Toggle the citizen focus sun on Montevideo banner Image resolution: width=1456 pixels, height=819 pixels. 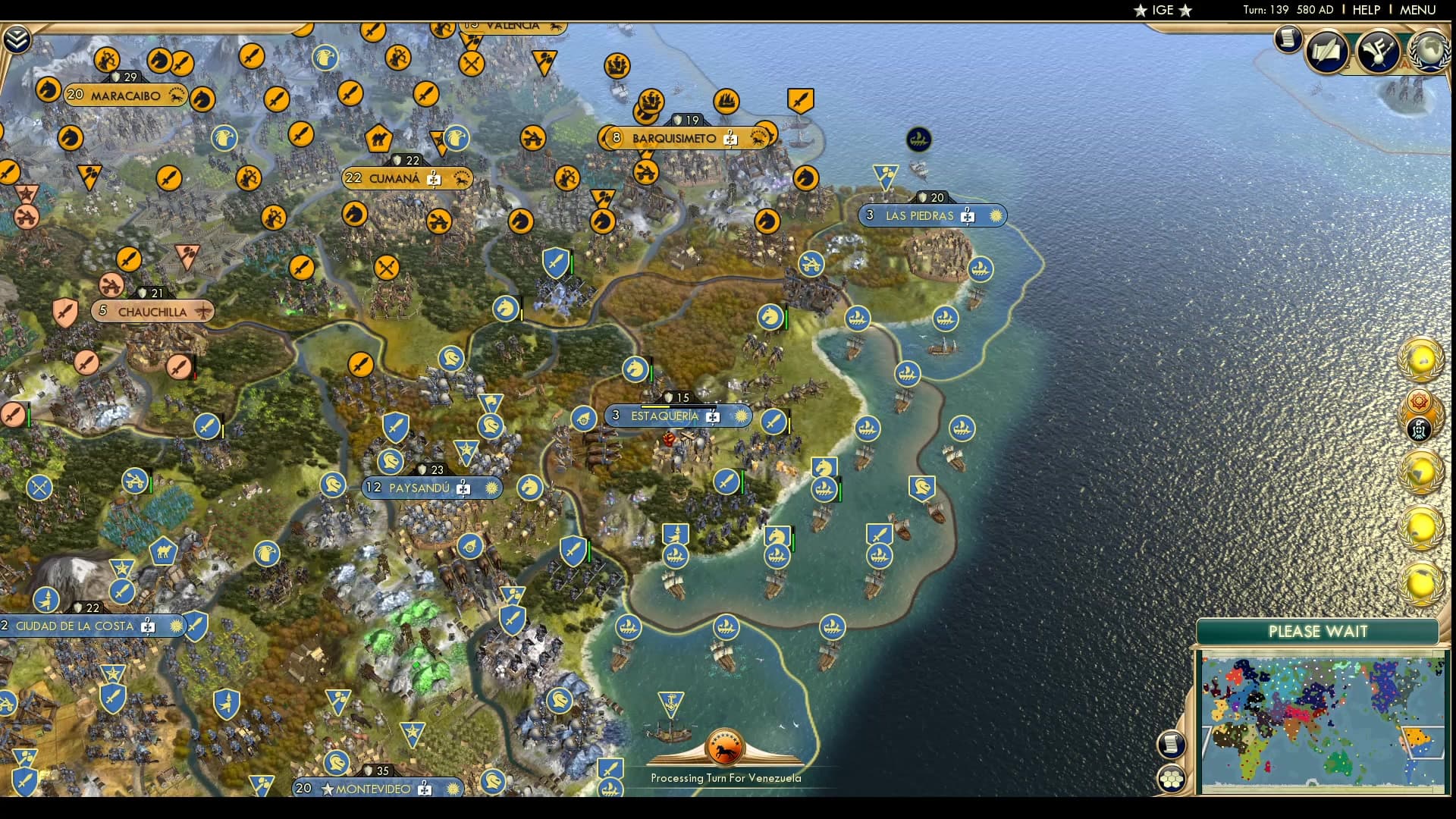pyautogui.click(x=453, y=788)
